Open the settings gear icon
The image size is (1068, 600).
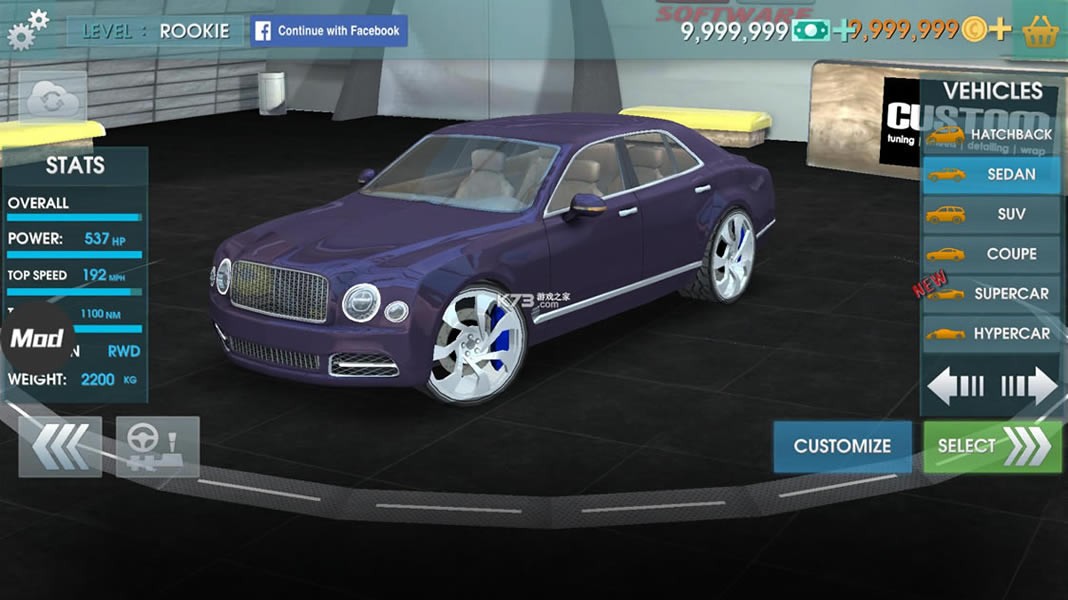pos(27,29)
